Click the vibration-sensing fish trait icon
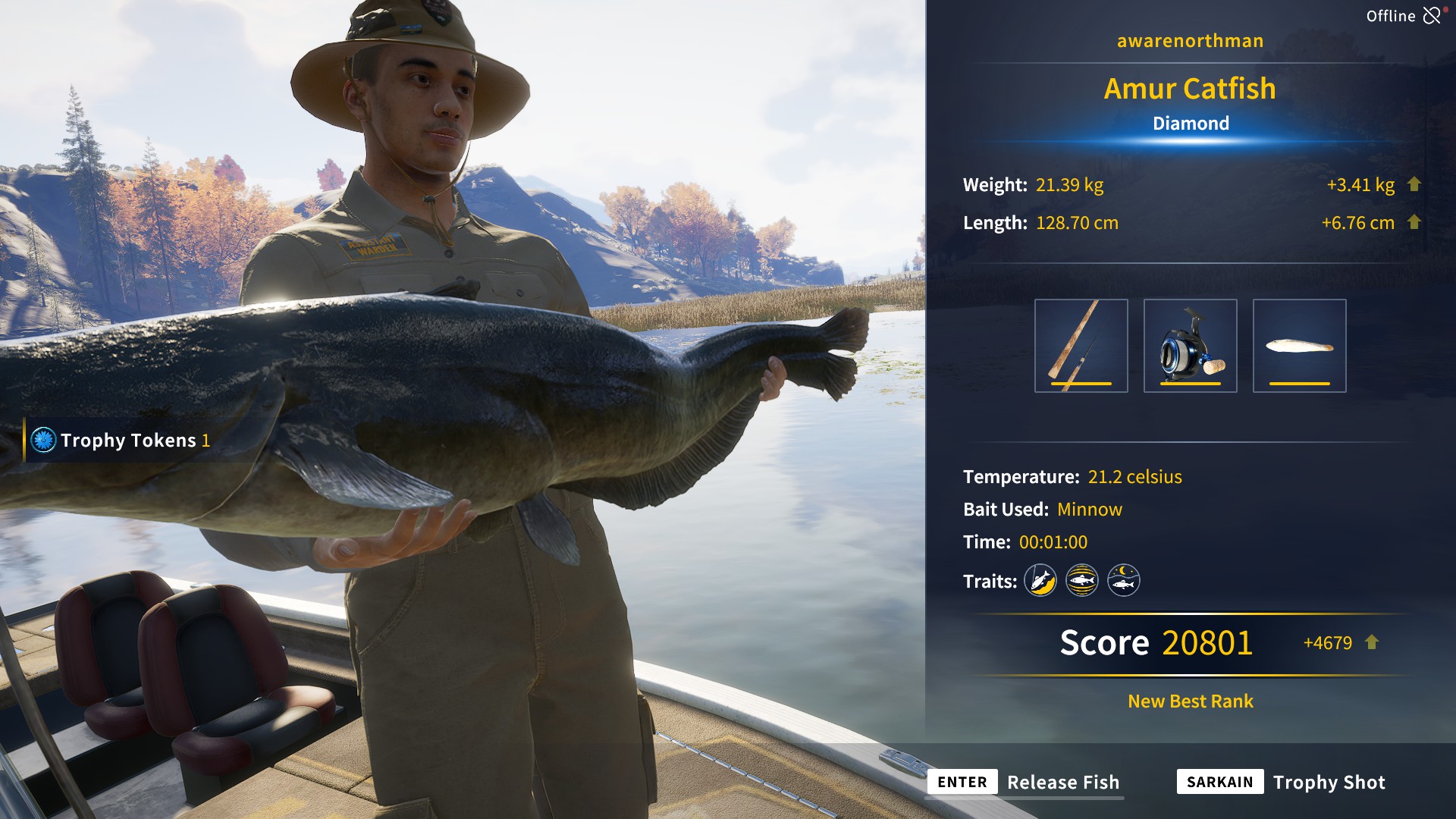 1082,579
